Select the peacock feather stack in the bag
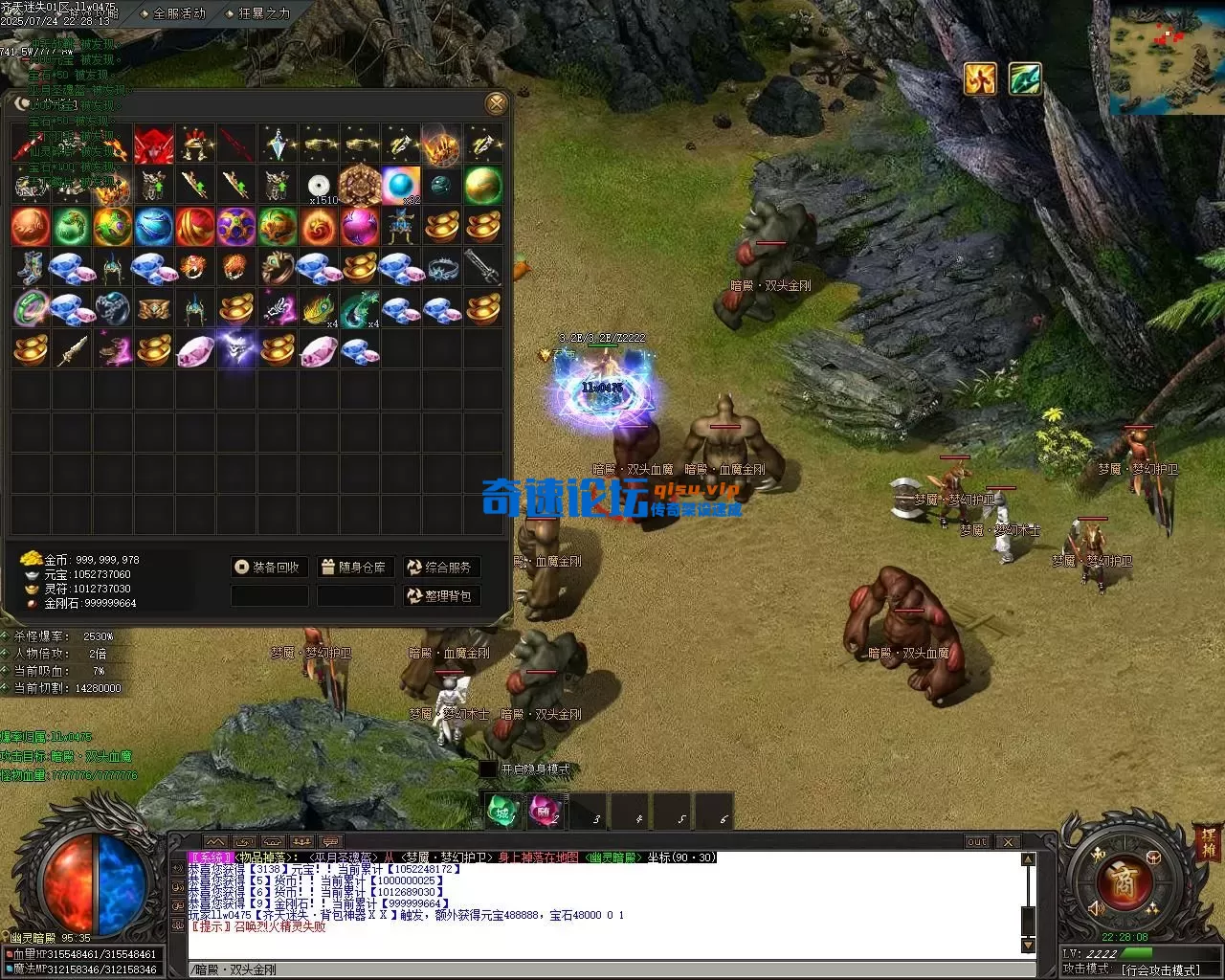The height and width of the screenshot is (980, 1225). [319, 309]
